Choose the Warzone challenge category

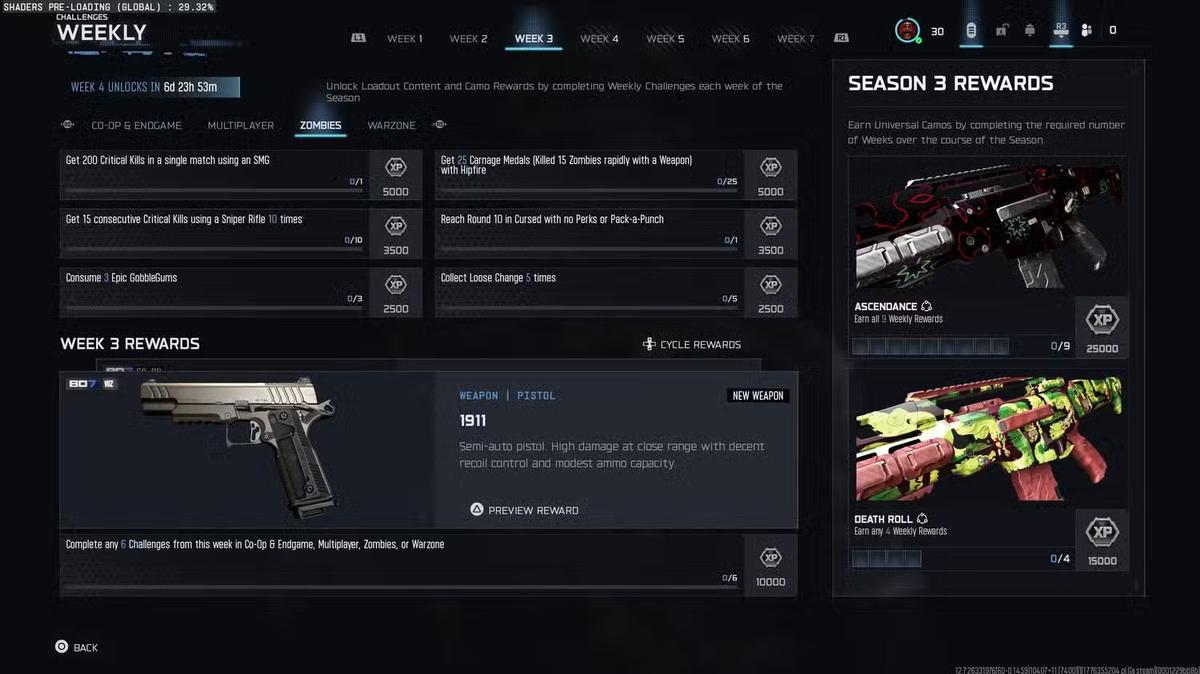(391, 126)
